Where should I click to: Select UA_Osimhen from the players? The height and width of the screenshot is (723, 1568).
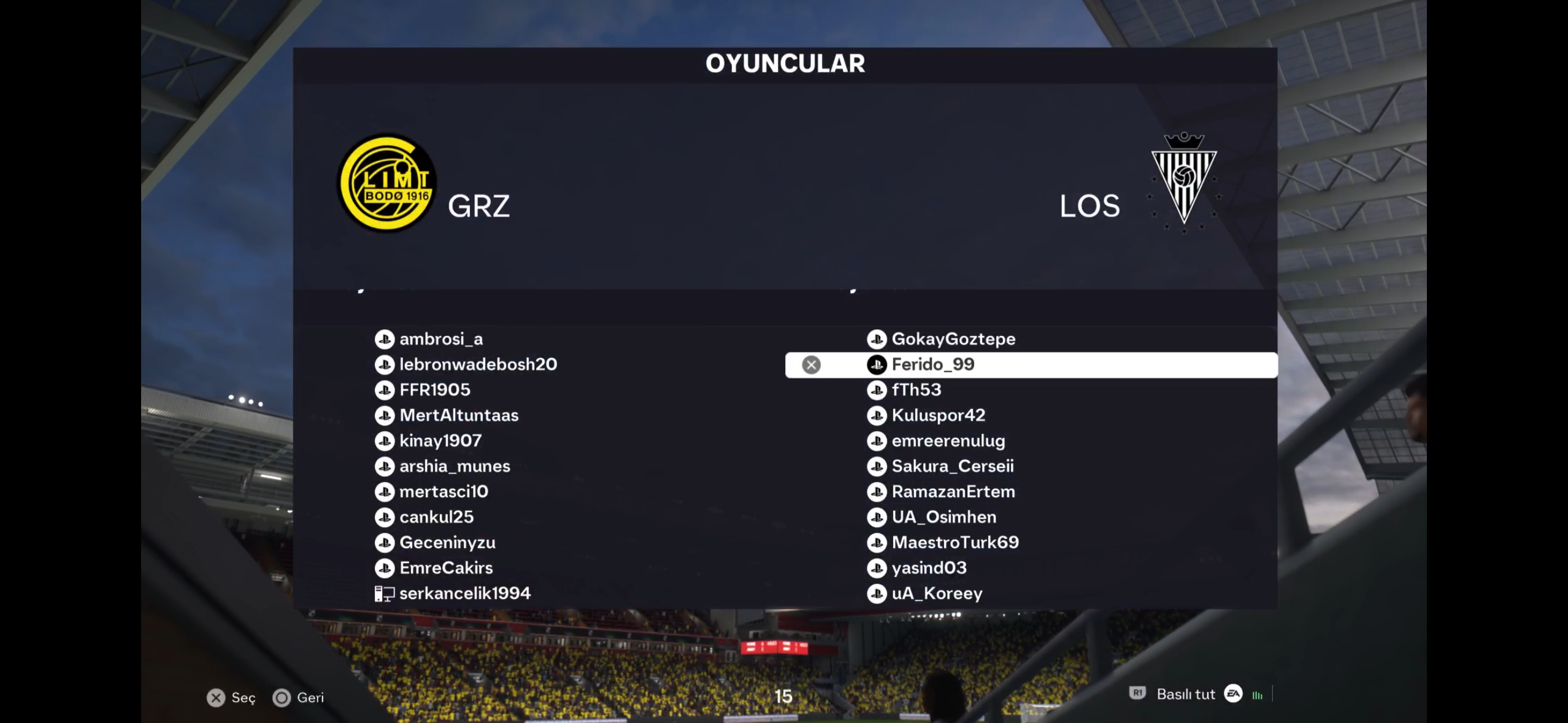(943, 517)
